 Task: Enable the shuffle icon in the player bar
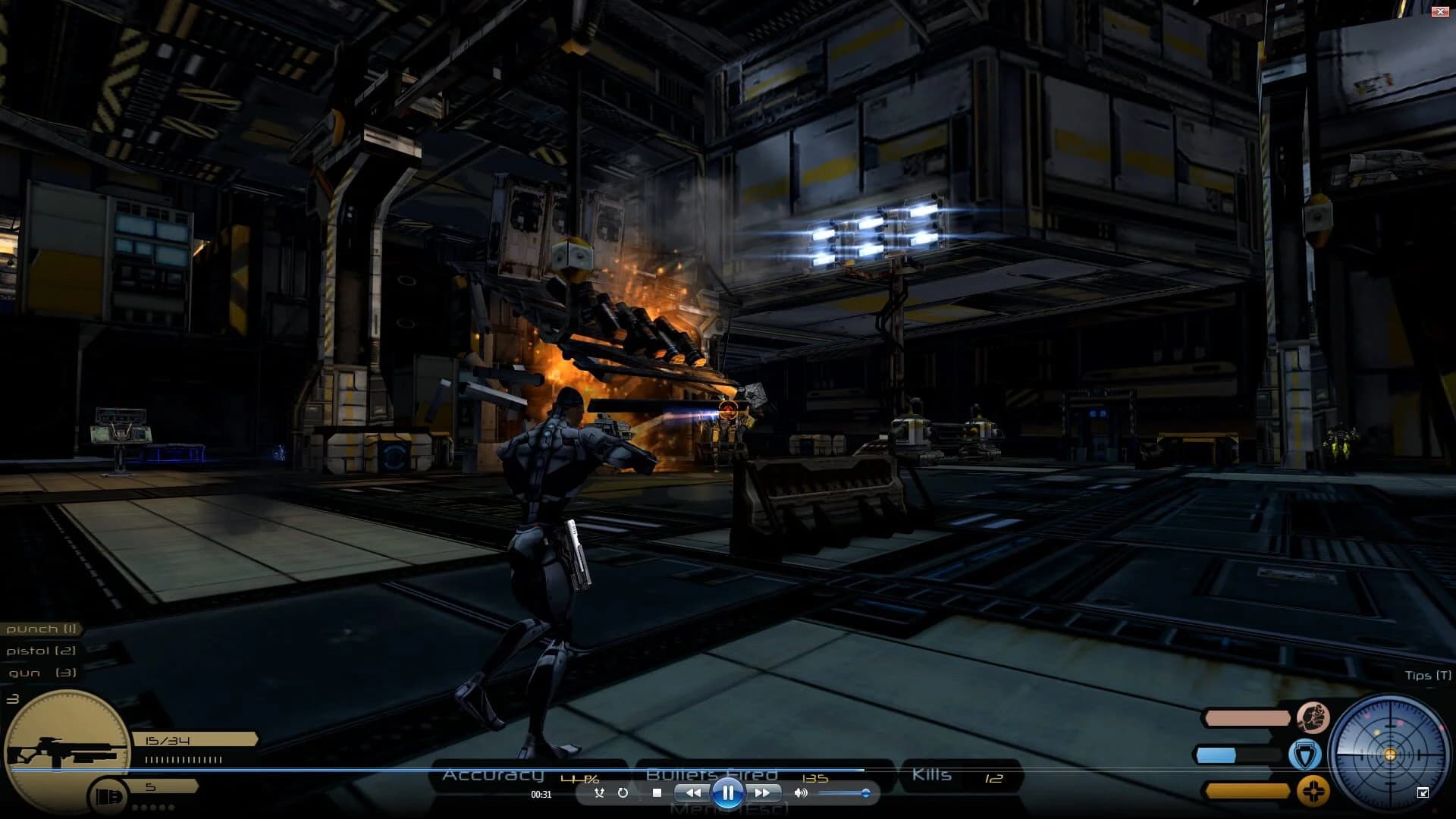[599, 792]
